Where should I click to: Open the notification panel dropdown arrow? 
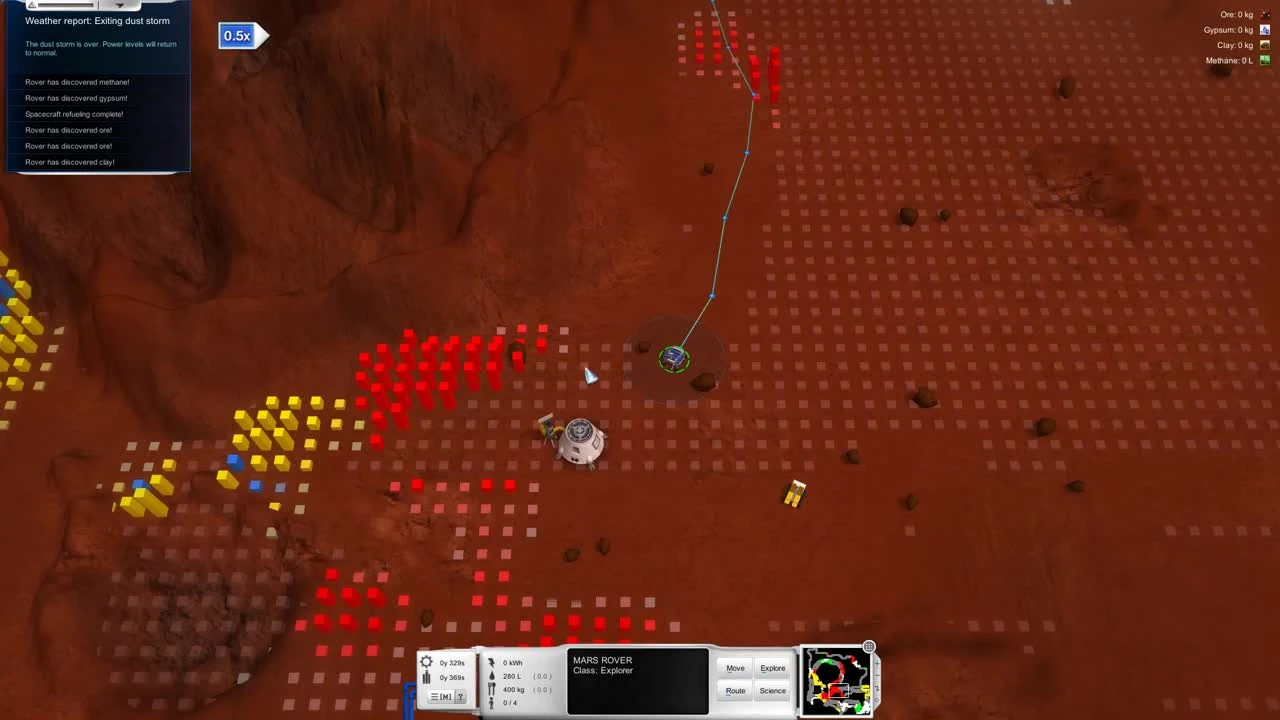(120, 5)
